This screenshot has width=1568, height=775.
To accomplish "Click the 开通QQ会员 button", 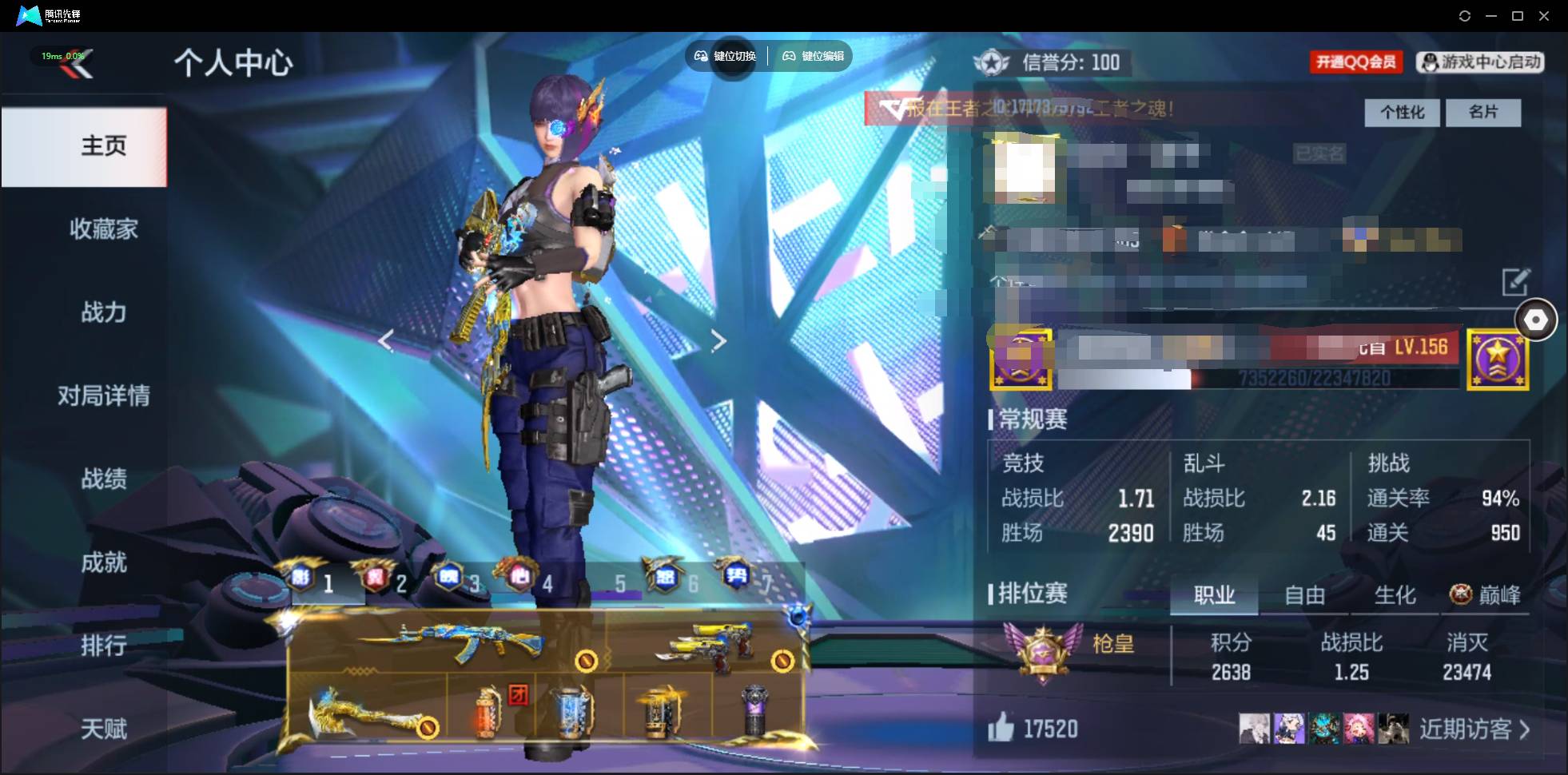I will point(1356,62).
